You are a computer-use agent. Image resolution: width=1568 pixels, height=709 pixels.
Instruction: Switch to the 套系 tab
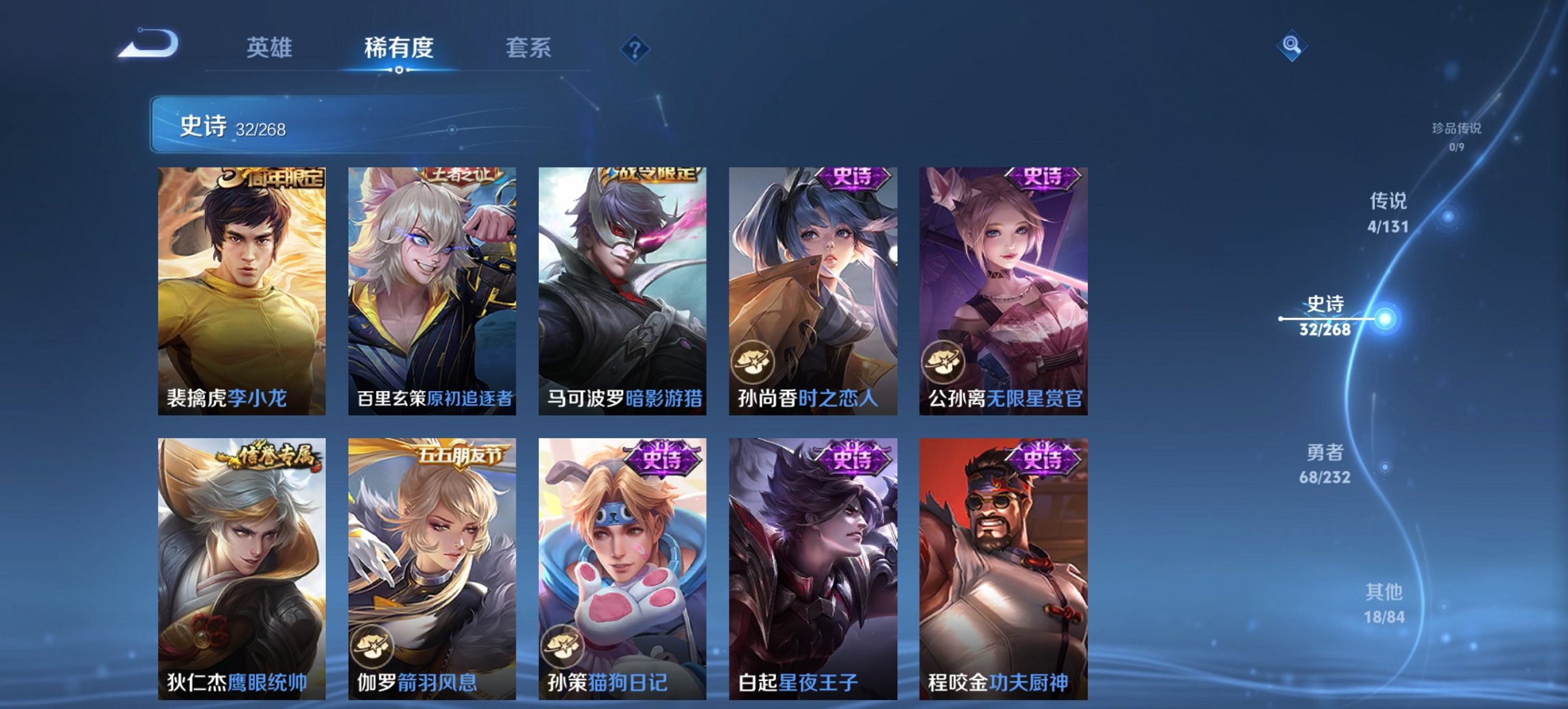(529, 48)
